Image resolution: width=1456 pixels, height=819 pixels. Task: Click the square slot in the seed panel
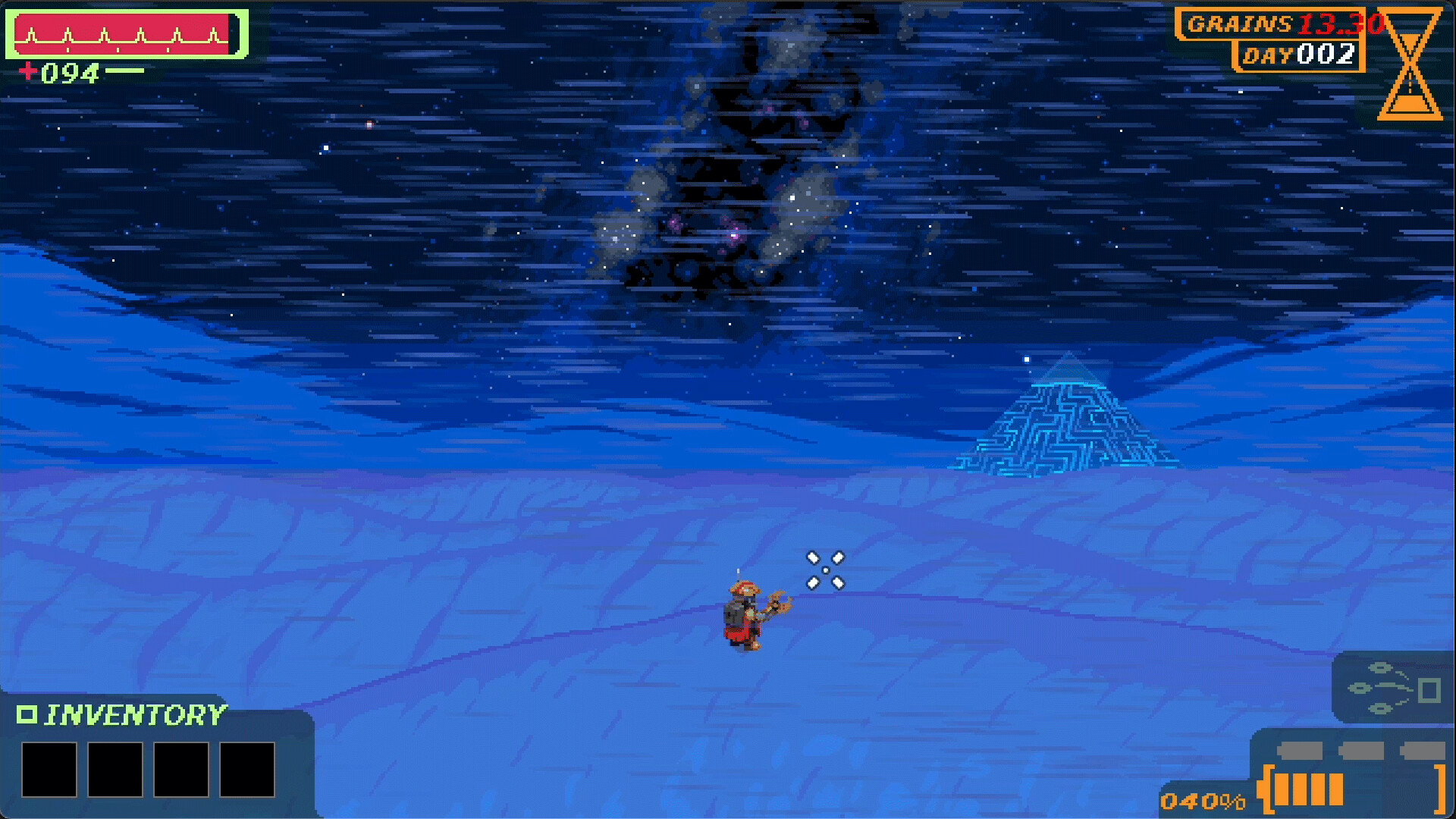click(x=1429, y=690)
